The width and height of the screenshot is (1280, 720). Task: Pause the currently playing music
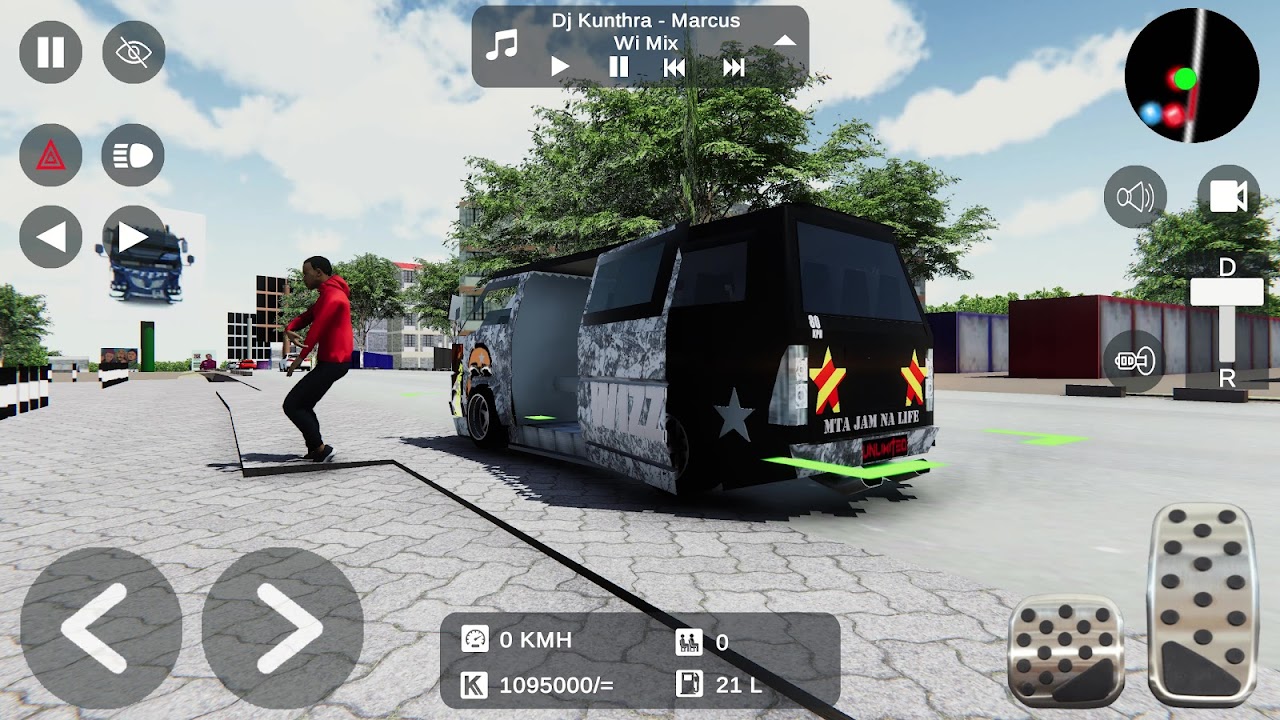coord(618,68)
